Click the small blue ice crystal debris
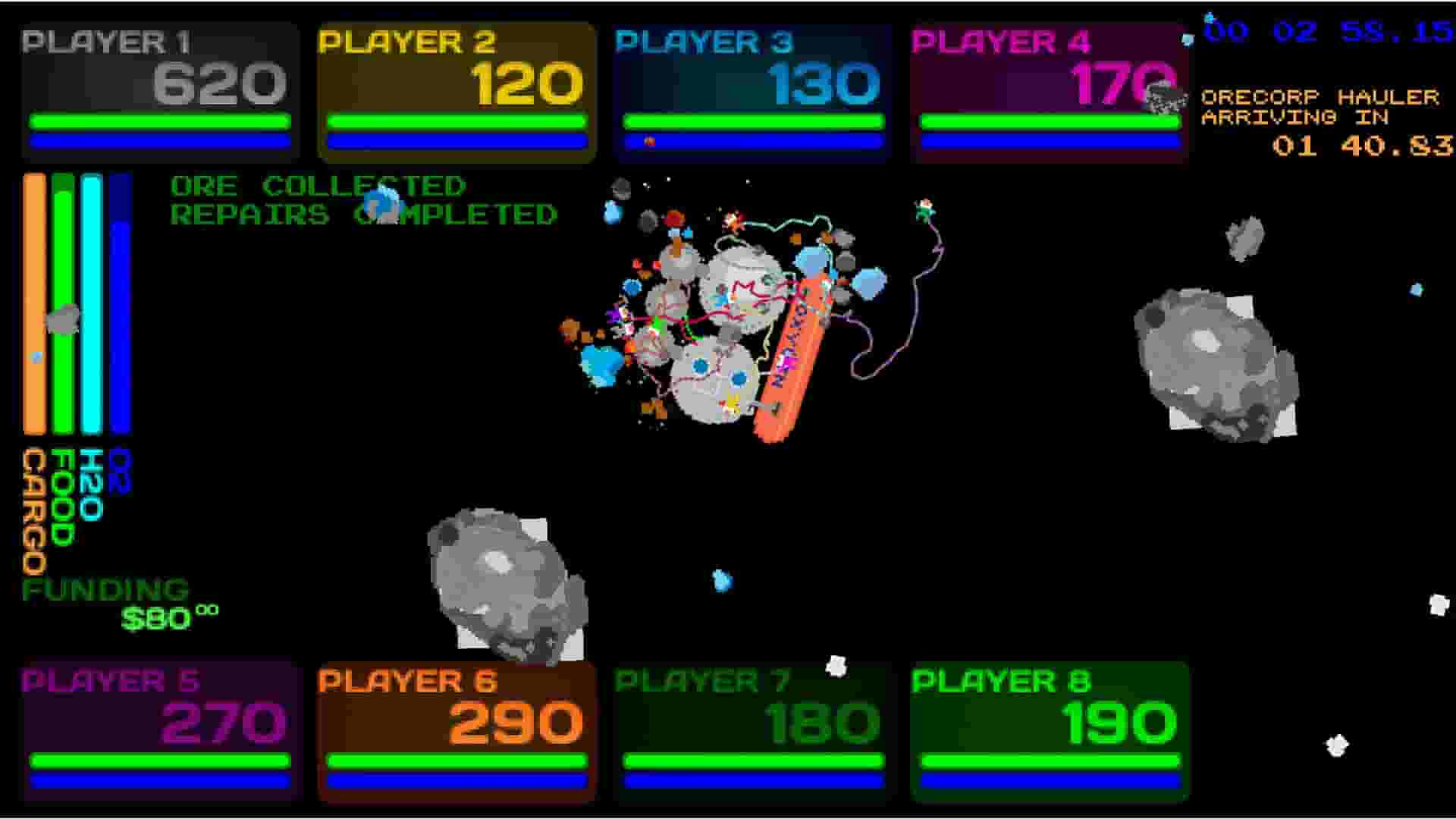Image resolution: width=1456 pixels, height=819 pixels. tap(720, 580)
